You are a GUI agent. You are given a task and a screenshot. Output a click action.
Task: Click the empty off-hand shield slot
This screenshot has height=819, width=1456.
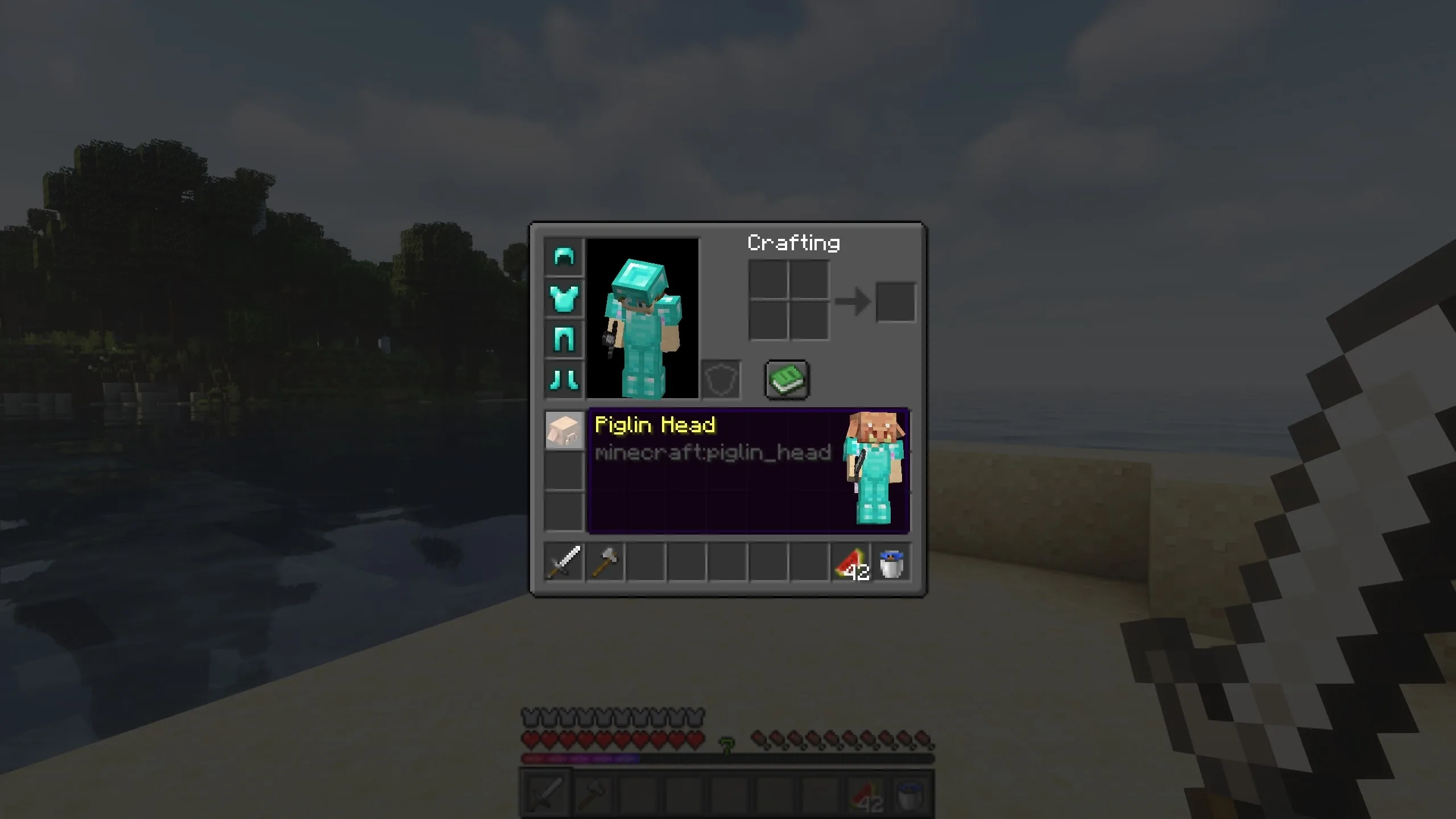(720, 380)
